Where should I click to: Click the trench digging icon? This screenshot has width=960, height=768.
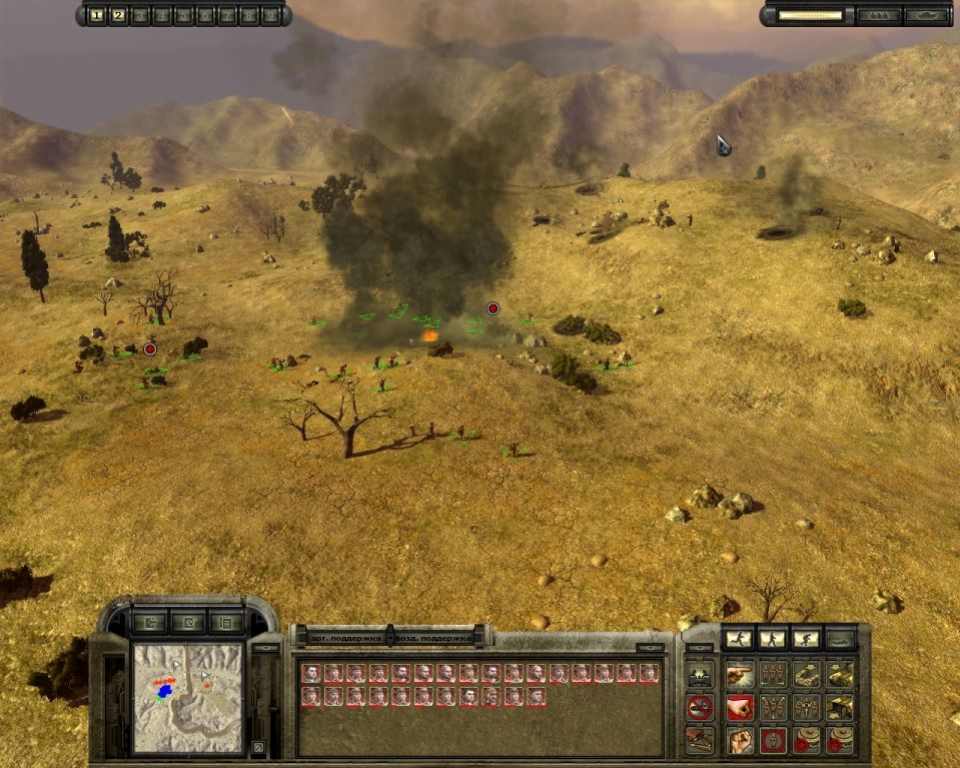point(700,741)
